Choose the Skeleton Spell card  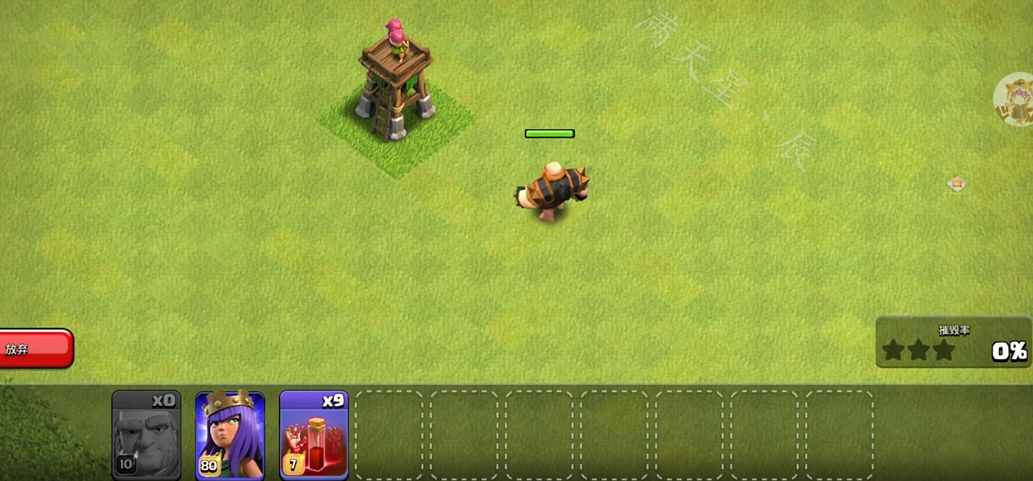[314, 434]
